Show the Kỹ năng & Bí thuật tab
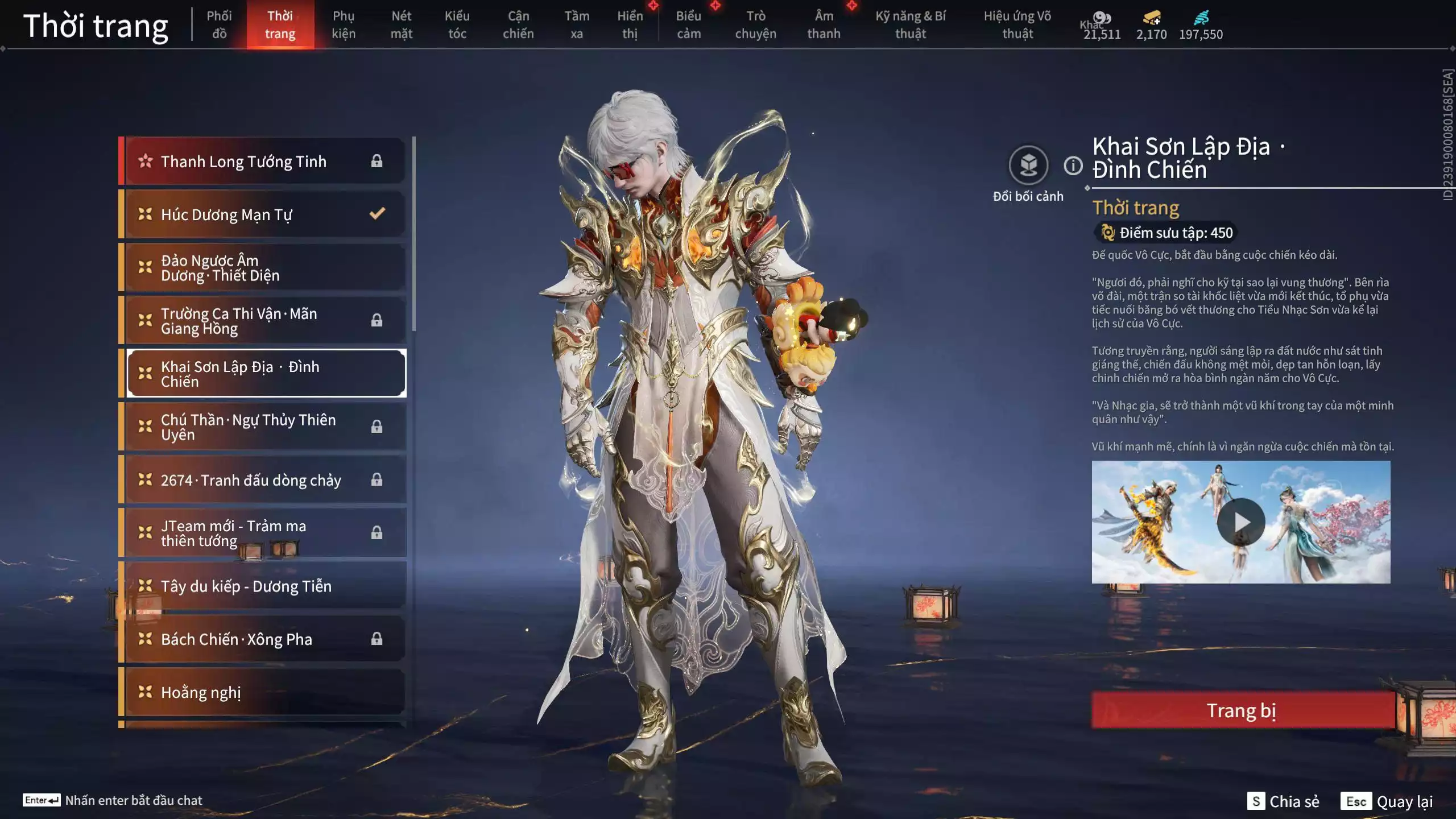Image resolution: width=1456 pixels, height=819 pixels. (x=910, y=24)
